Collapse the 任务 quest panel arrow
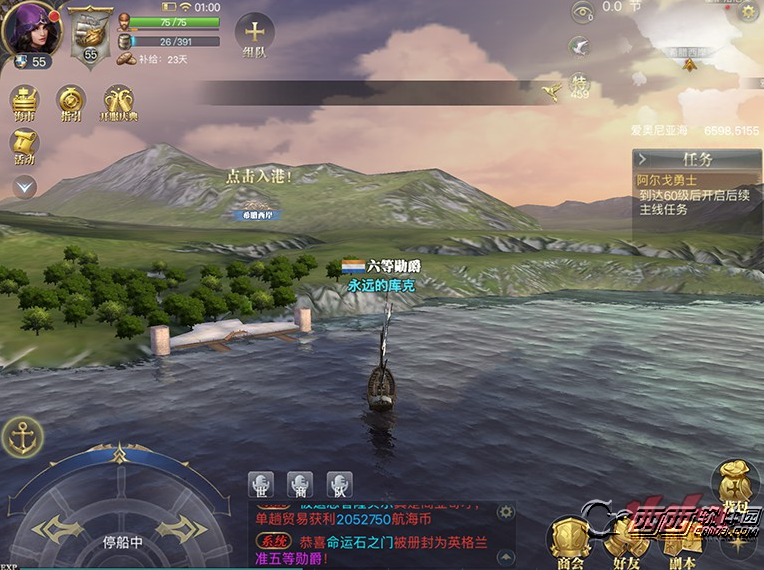 click(x=643, y=159)
